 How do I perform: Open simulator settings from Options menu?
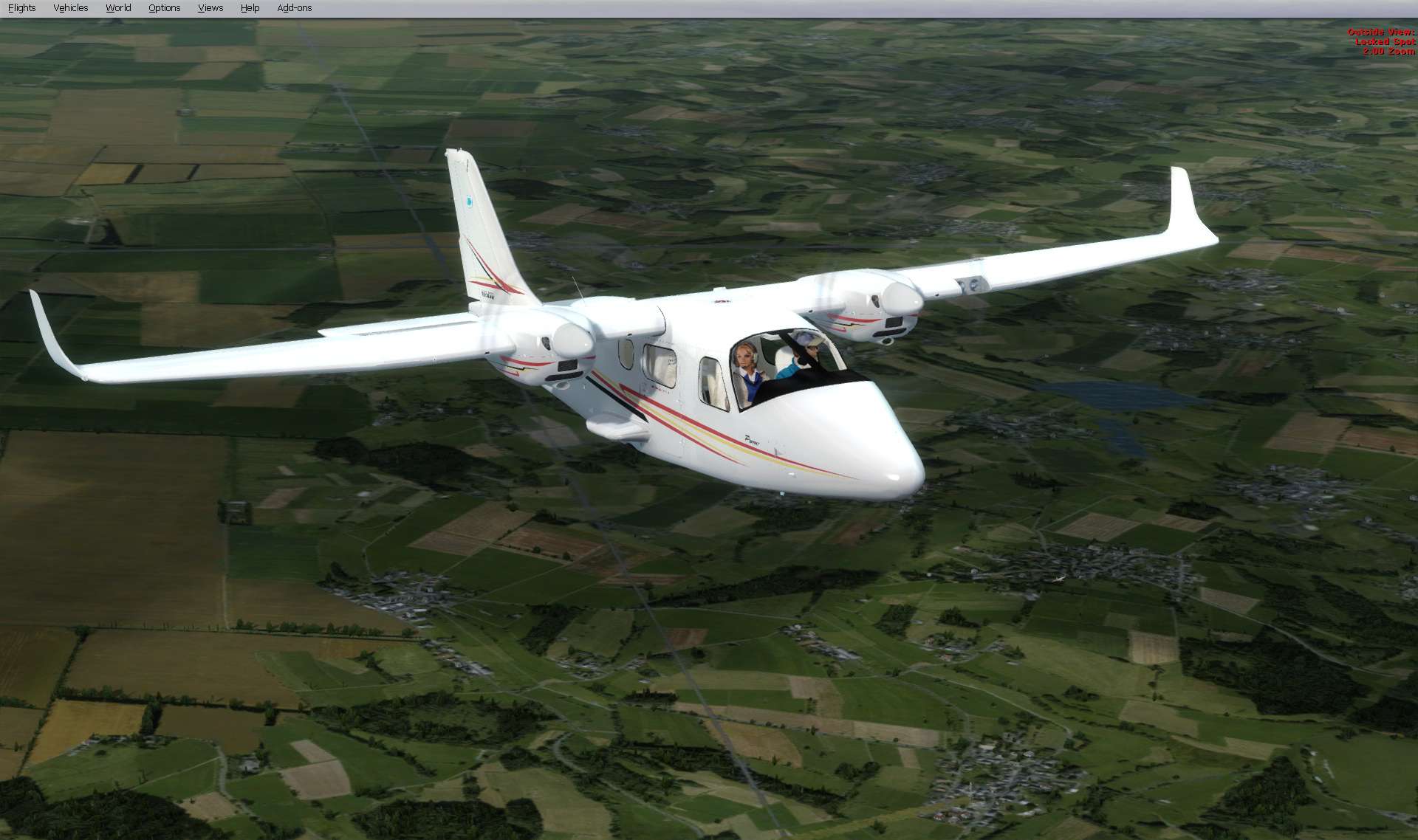(x=164, y=7)
